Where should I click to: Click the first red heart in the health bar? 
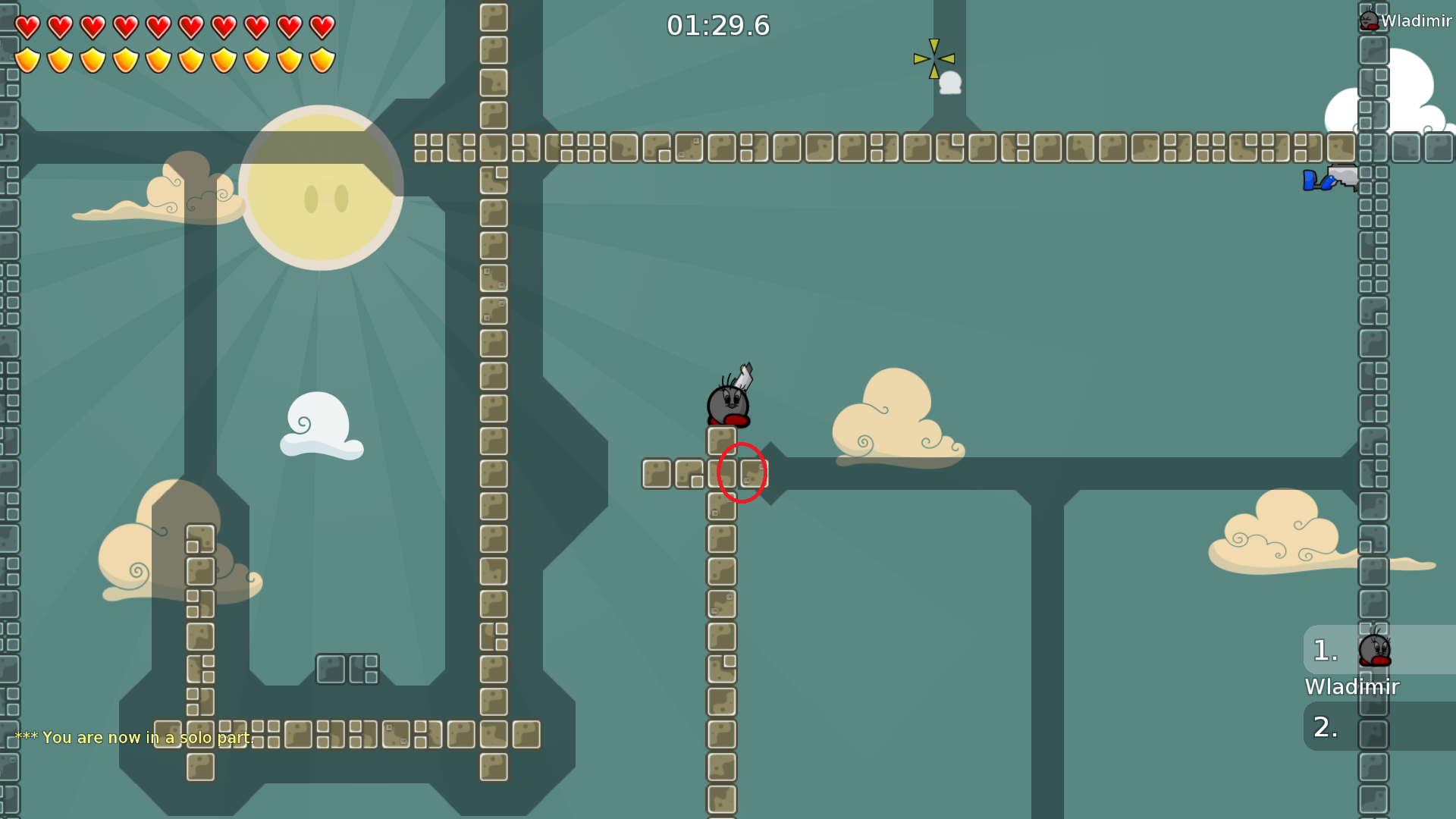(27, 26)
